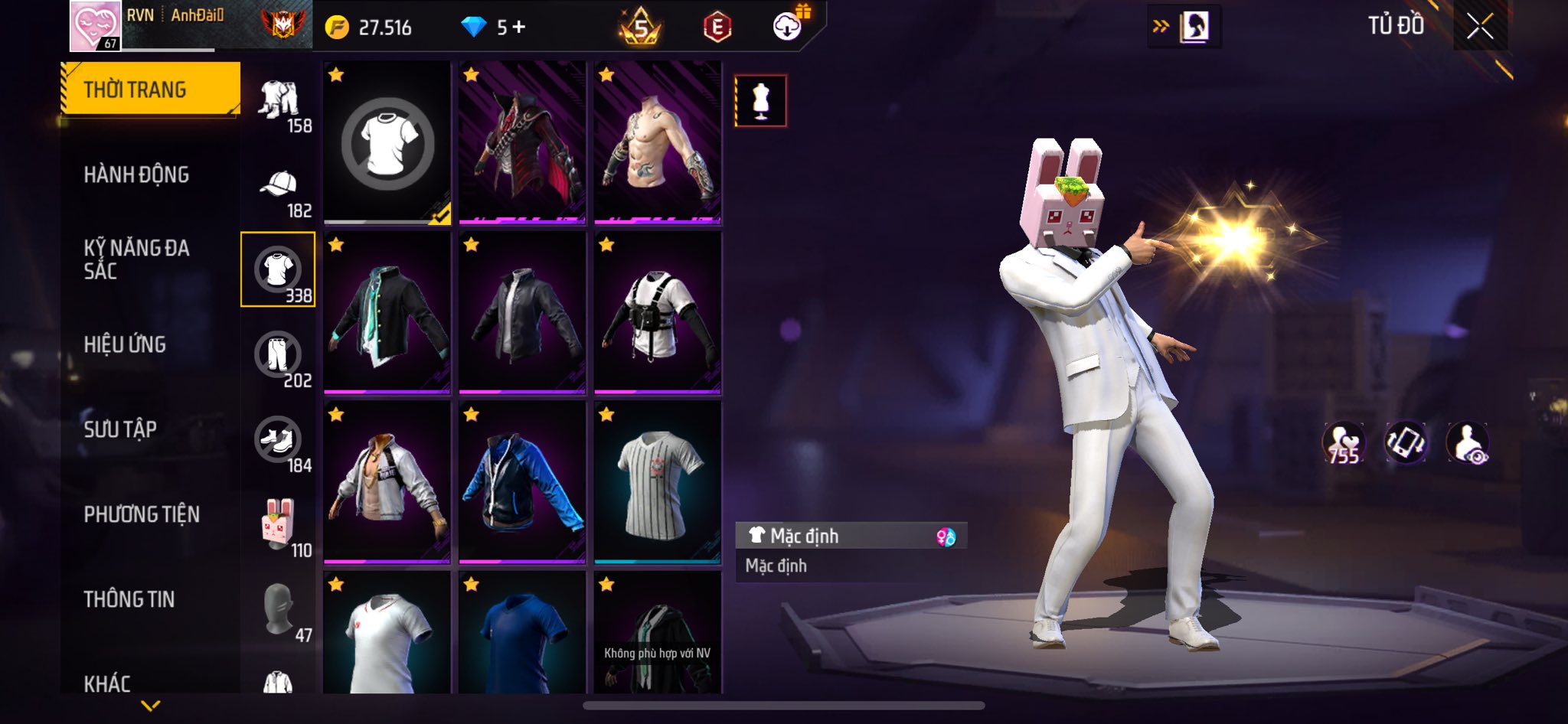Open the shoes category icon
1568x724 pixels.
click(278, 440)
